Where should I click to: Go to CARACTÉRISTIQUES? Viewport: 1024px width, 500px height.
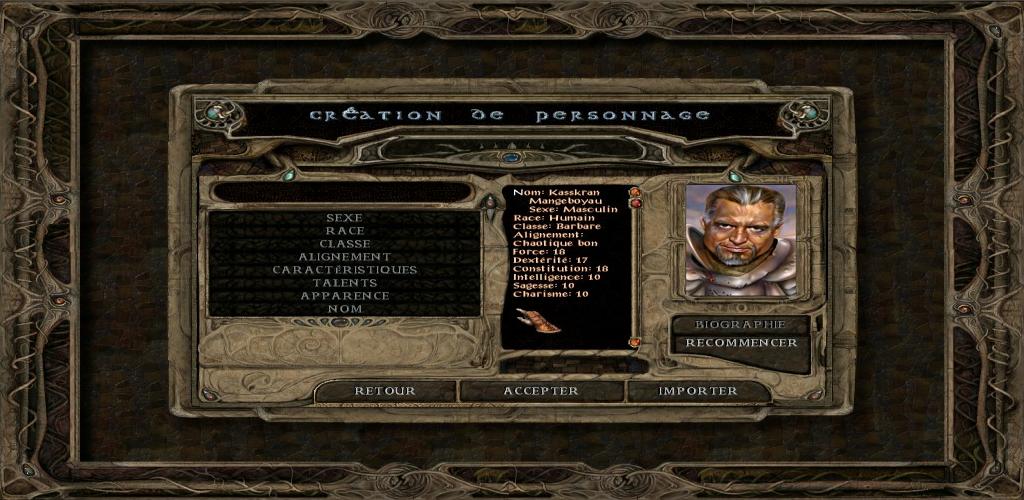coord(344,269)
